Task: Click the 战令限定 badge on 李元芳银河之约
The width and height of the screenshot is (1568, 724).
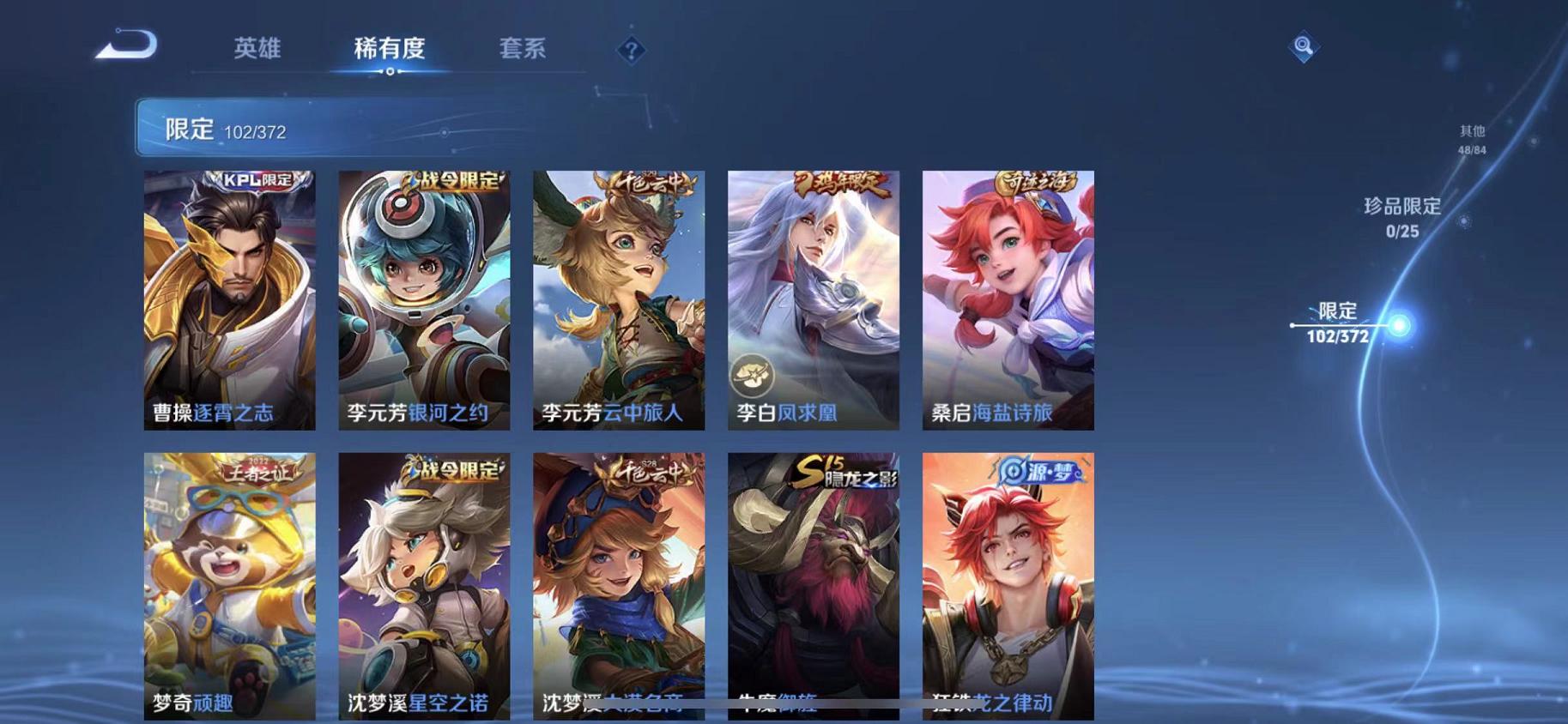Action: (x=450, y=183)
